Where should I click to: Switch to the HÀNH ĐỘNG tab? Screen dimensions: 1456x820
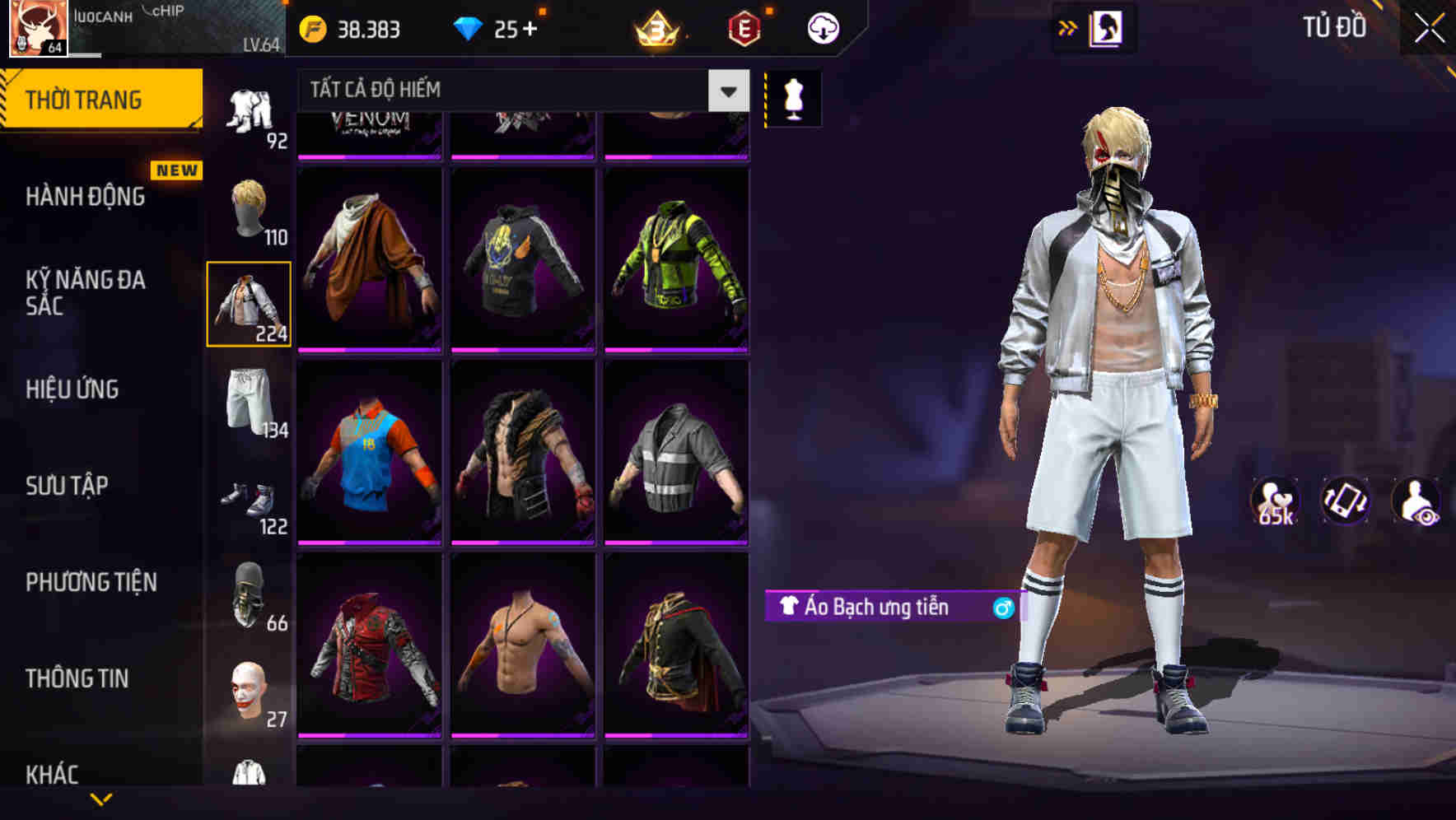(x=82, y=197)
